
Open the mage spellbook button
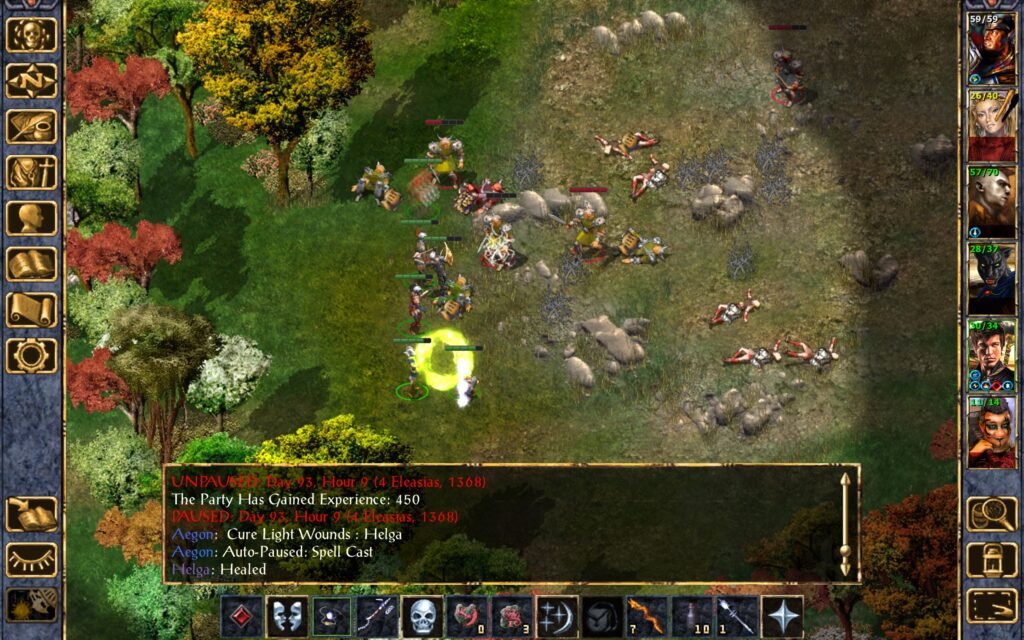(x=32, y=265)
